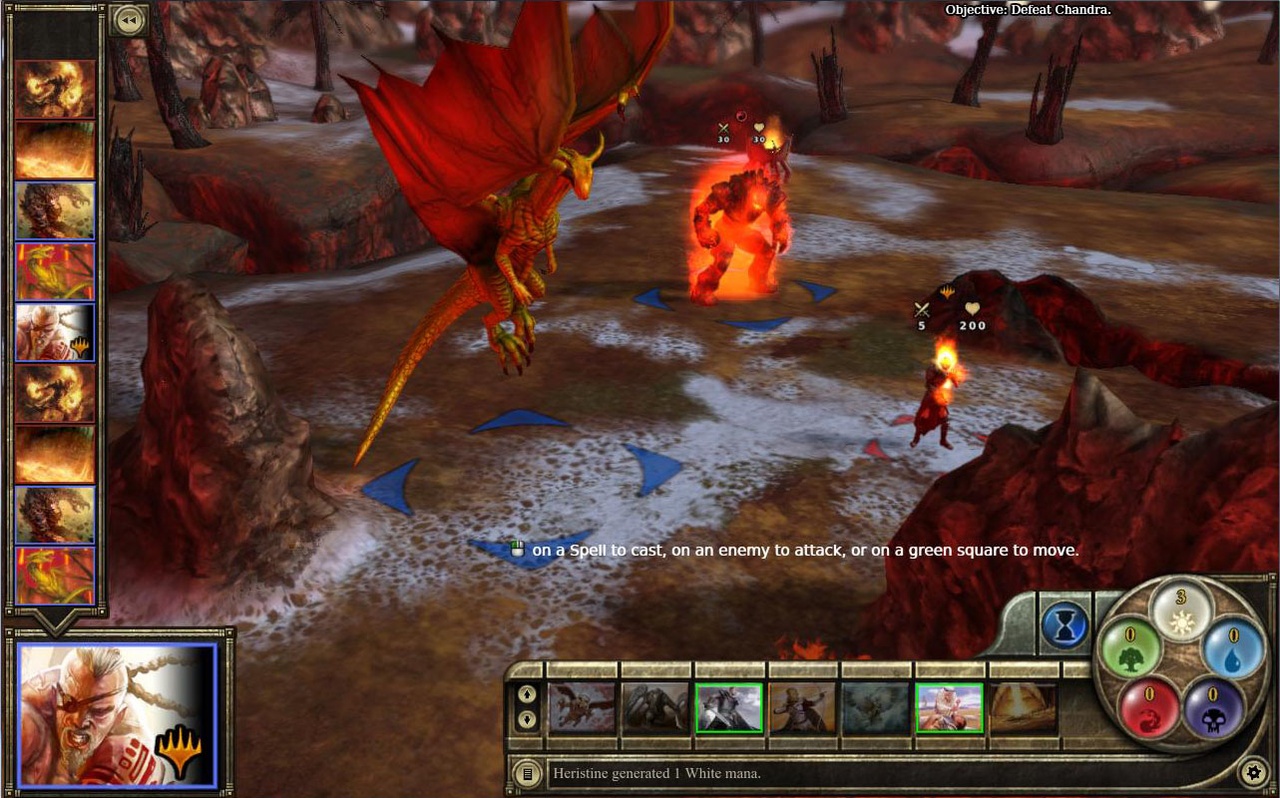Click the rewind arrows button above turn queue
Viewport: 1280px width, 798px height.
128,19
